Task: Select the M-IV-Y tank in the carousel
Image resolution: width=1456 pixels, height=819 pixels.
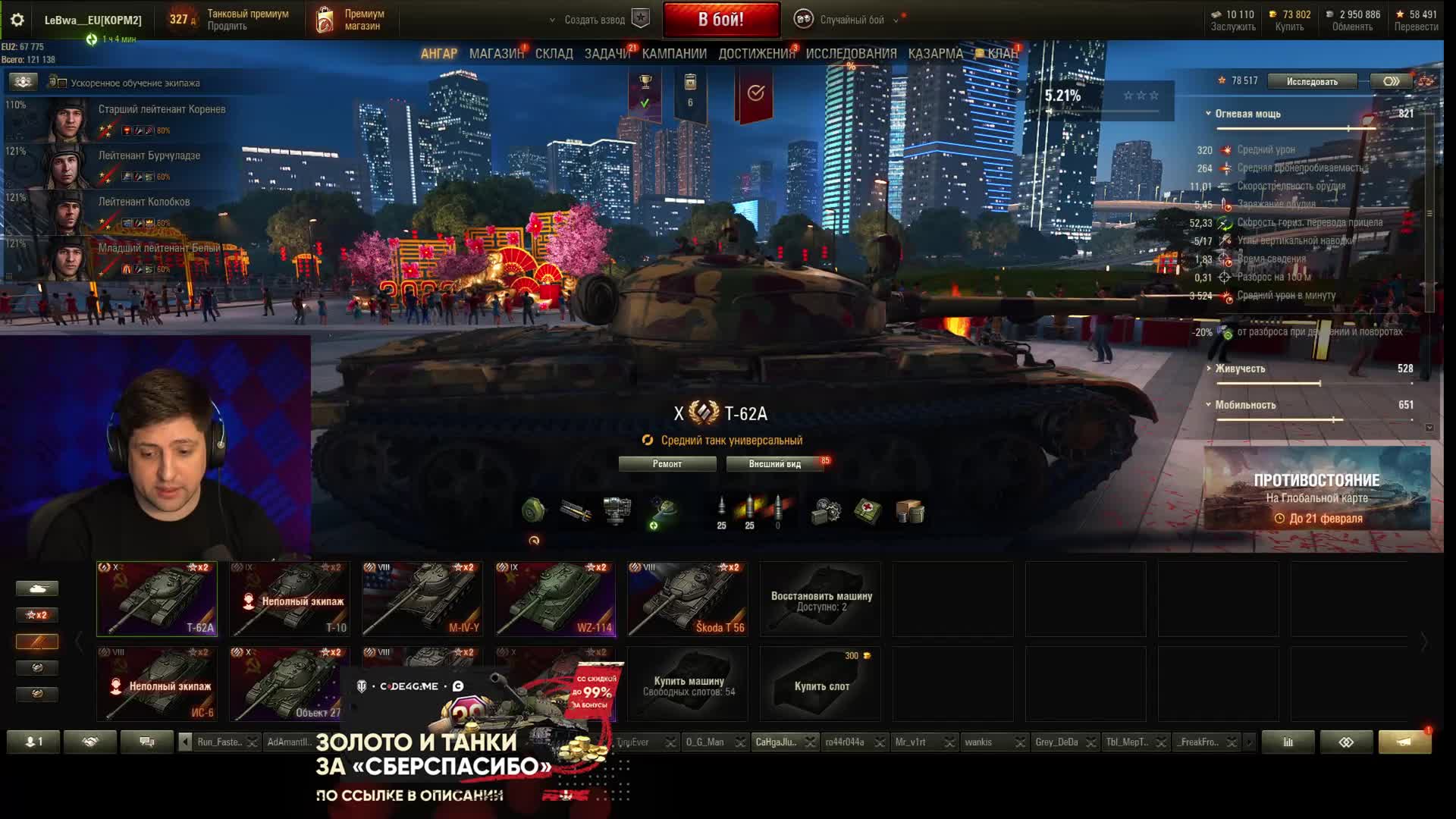Action: pos(422,599)
